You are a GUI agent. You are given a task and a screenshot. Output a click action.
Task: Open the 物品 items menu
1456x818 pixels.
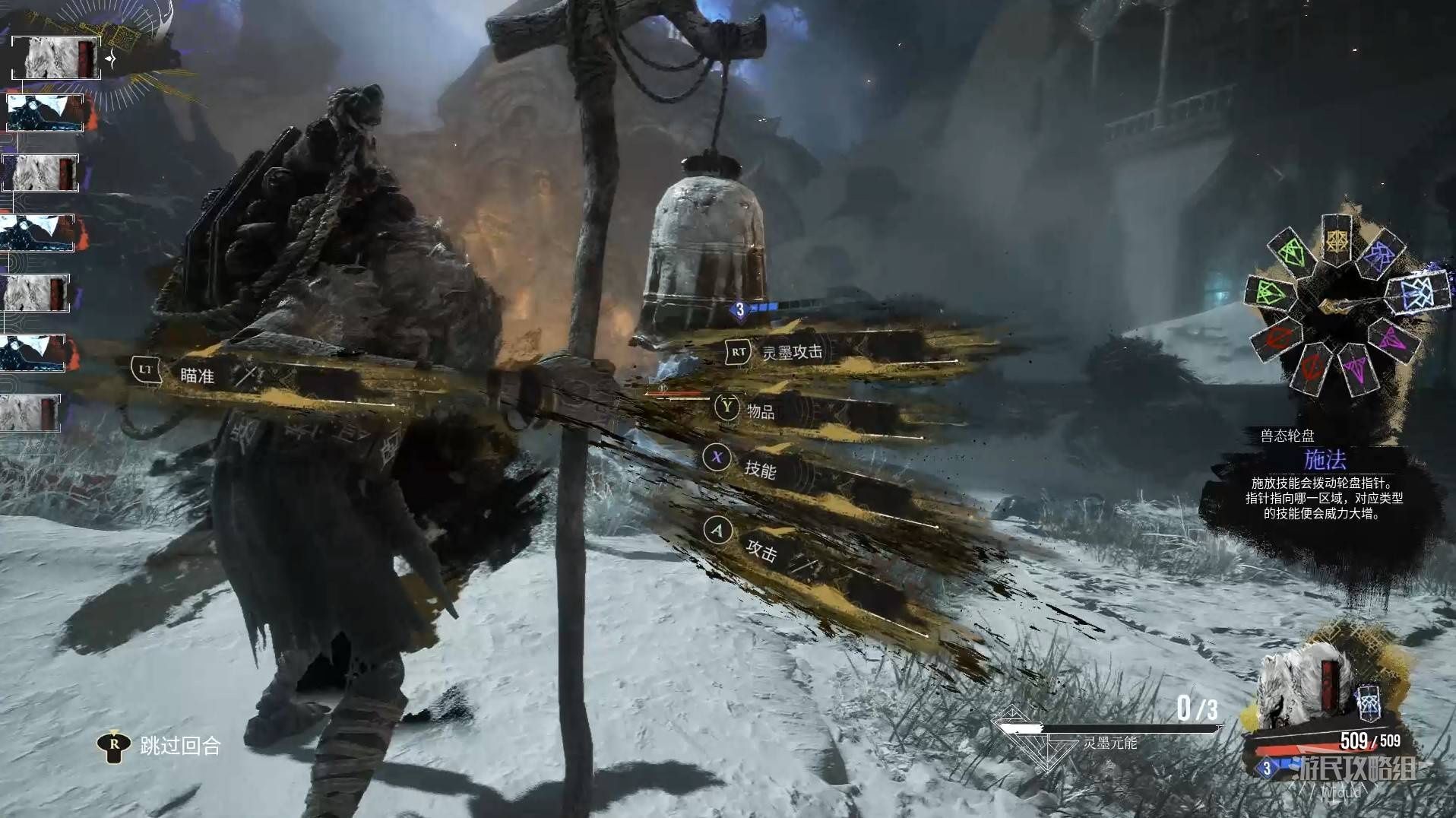point(758,411)
